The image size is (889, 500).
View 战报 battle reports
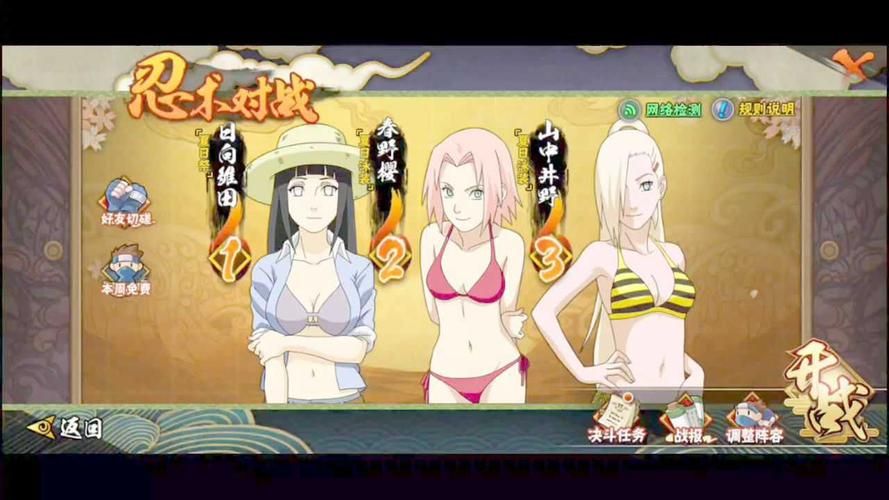(x=685, y=420)
